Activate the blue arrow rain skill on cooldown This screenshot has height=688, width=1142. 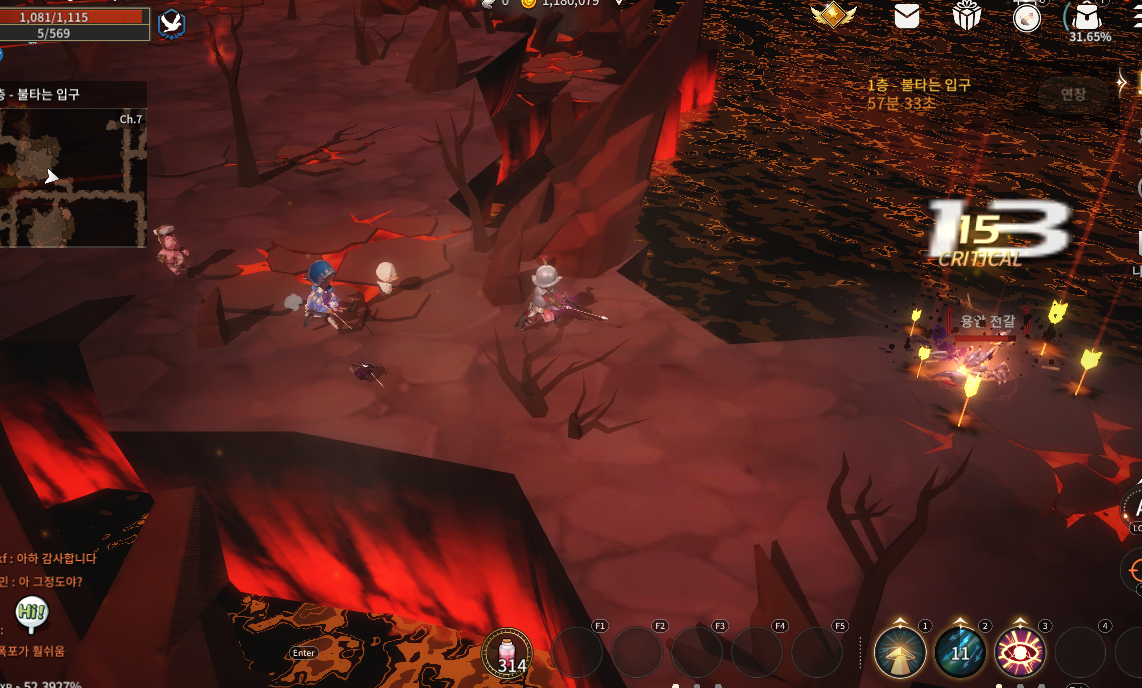(960, 652)
